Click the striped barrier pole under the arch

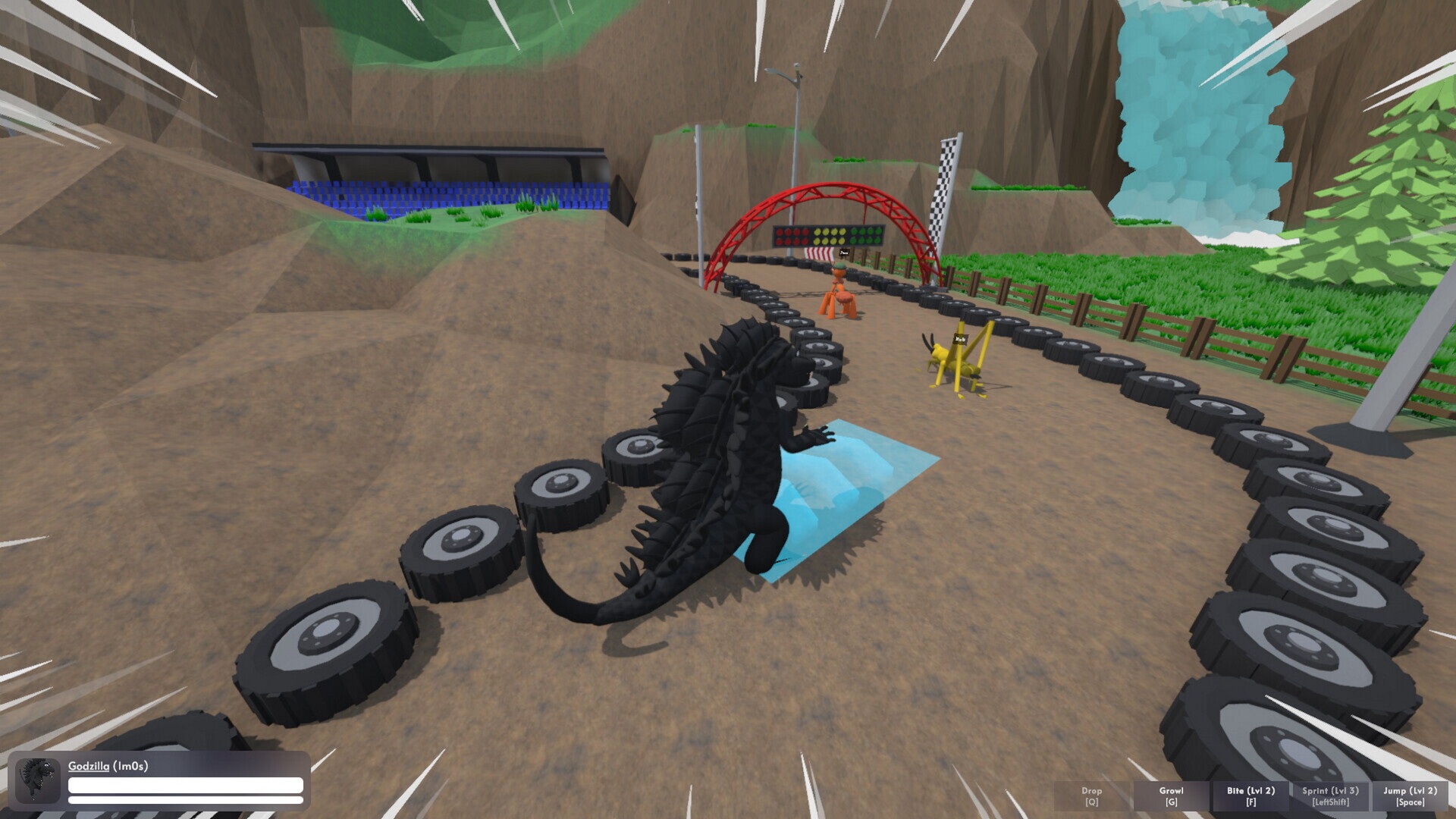coord(817,254)
